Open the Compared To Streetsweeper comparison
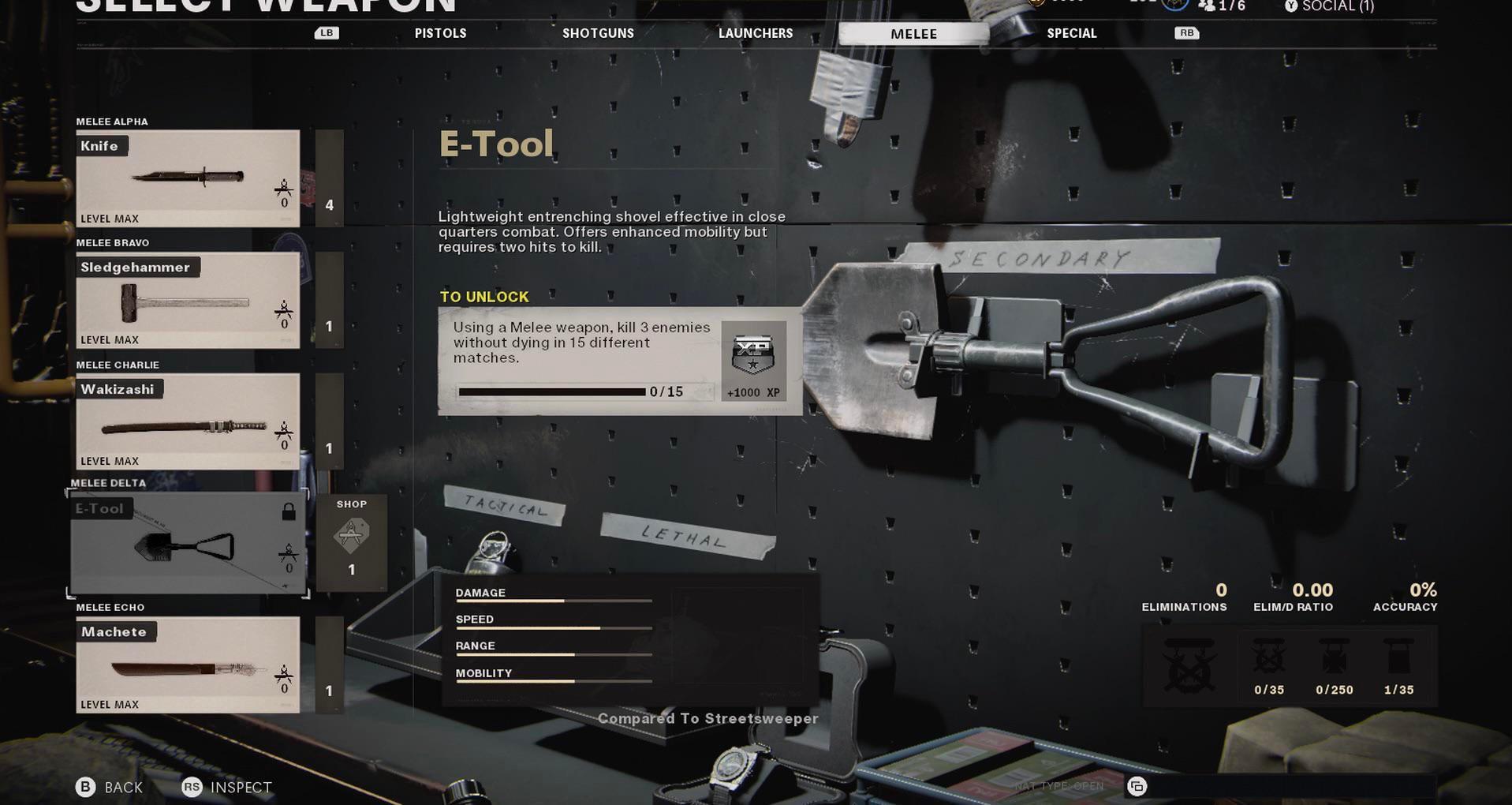This screenshot has height=805, width=1512. click(x=709, y=718)
